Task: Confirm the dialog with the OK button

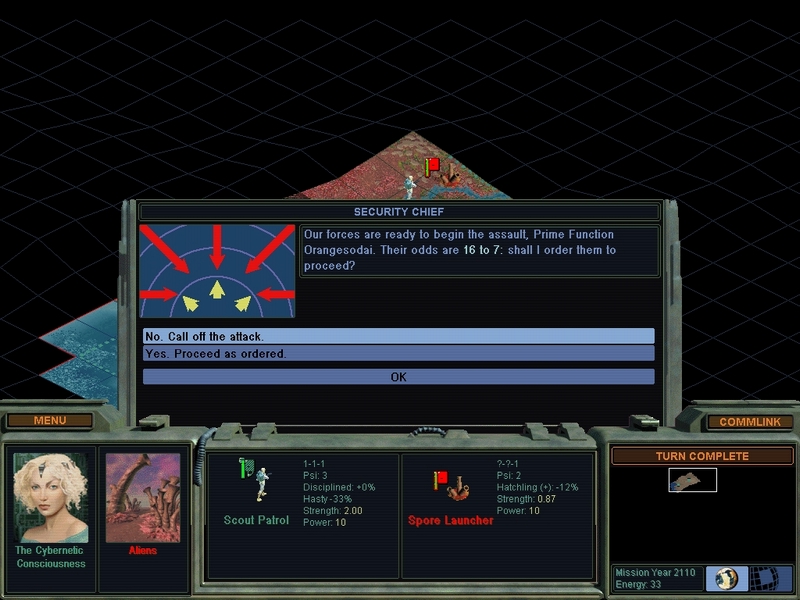Action: click(x=398, y=377)
